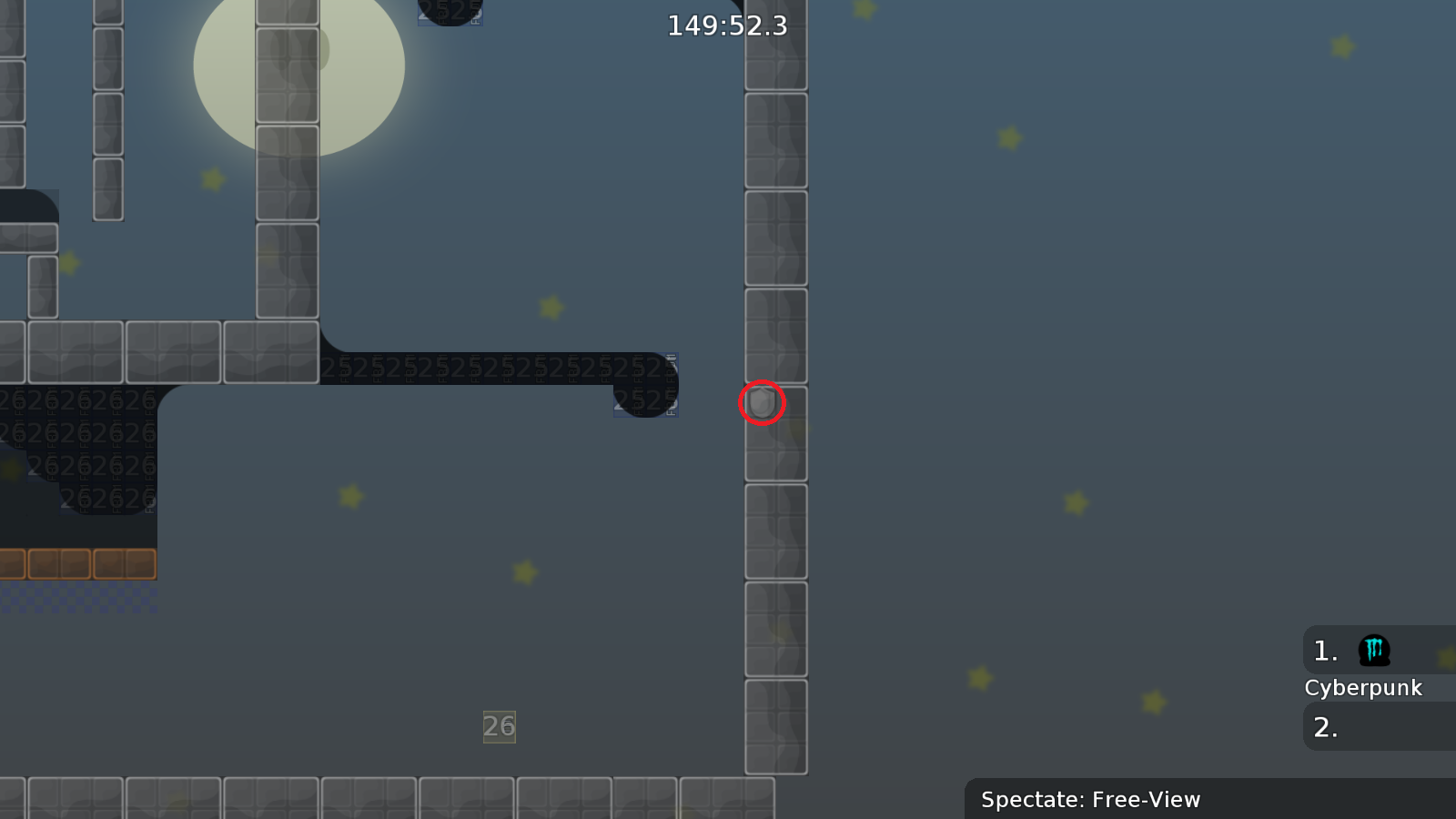The height and width of the screenshot is (819, 1456).
Task: Expand the leaderboard panel showing Cyberpunk
Action: (x=1364, y=688)
